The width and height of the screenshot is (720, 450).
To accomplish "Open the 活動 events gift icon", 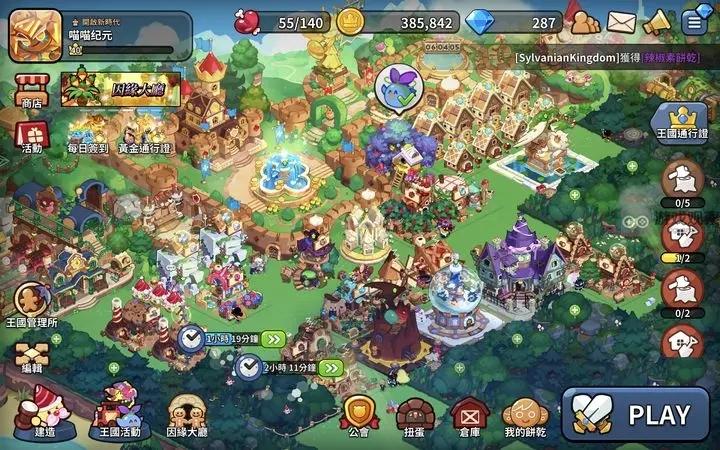I will (31, 134).
